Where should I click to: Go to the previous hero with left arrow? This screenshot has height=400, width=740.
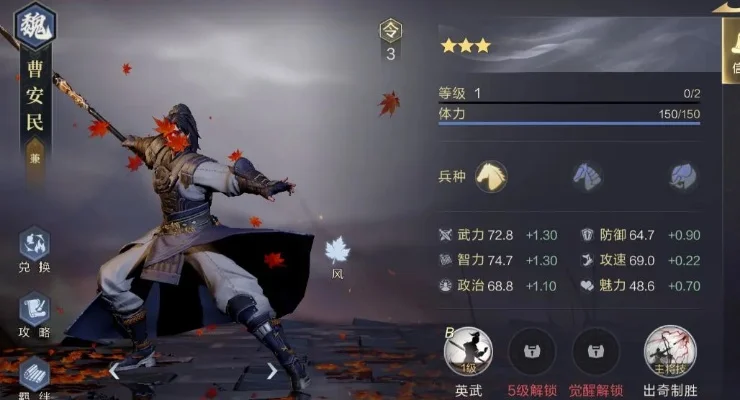point(114,371)
